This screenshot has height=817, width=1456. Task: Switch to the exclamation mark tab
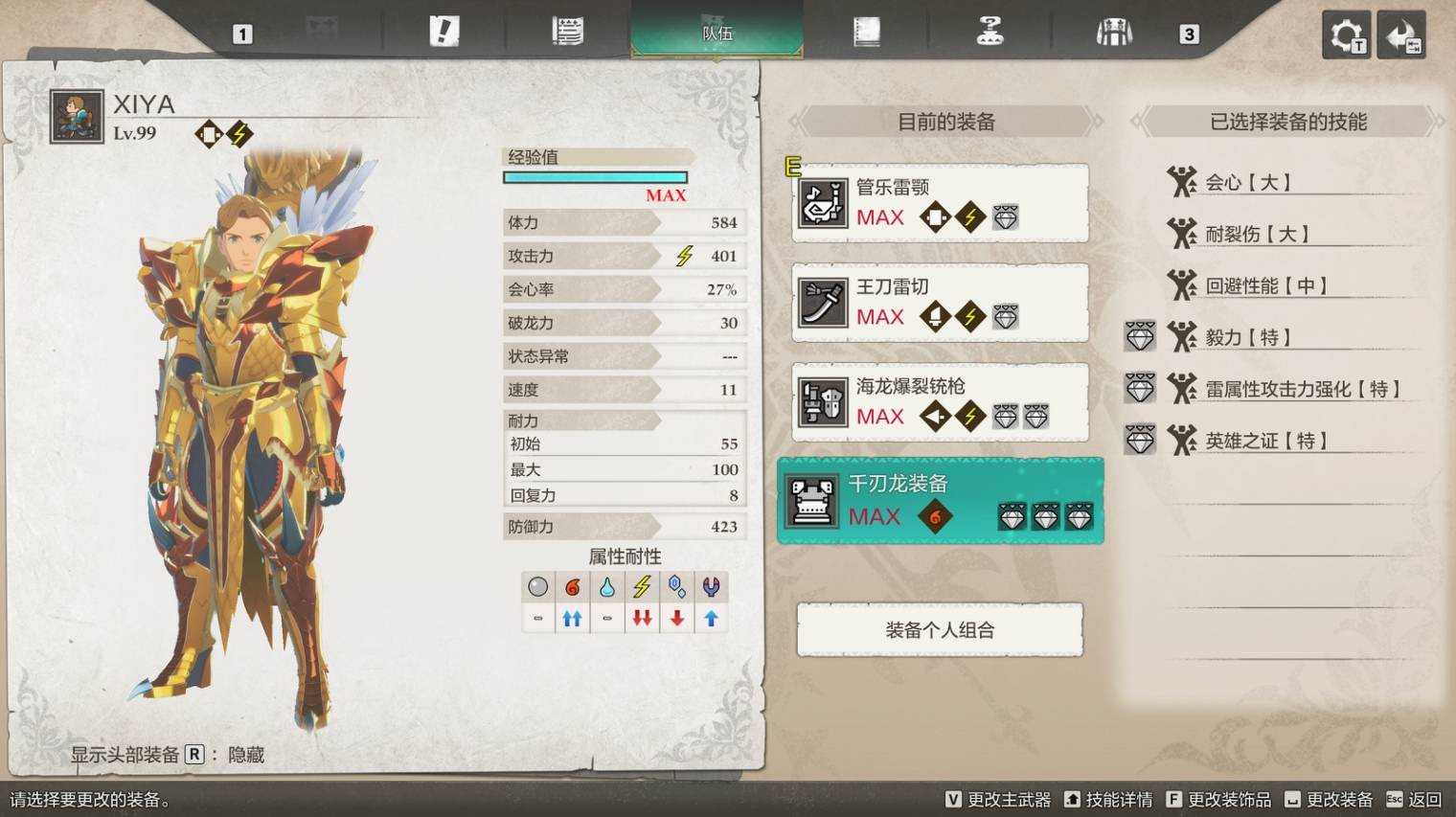[x=444, y=32]
